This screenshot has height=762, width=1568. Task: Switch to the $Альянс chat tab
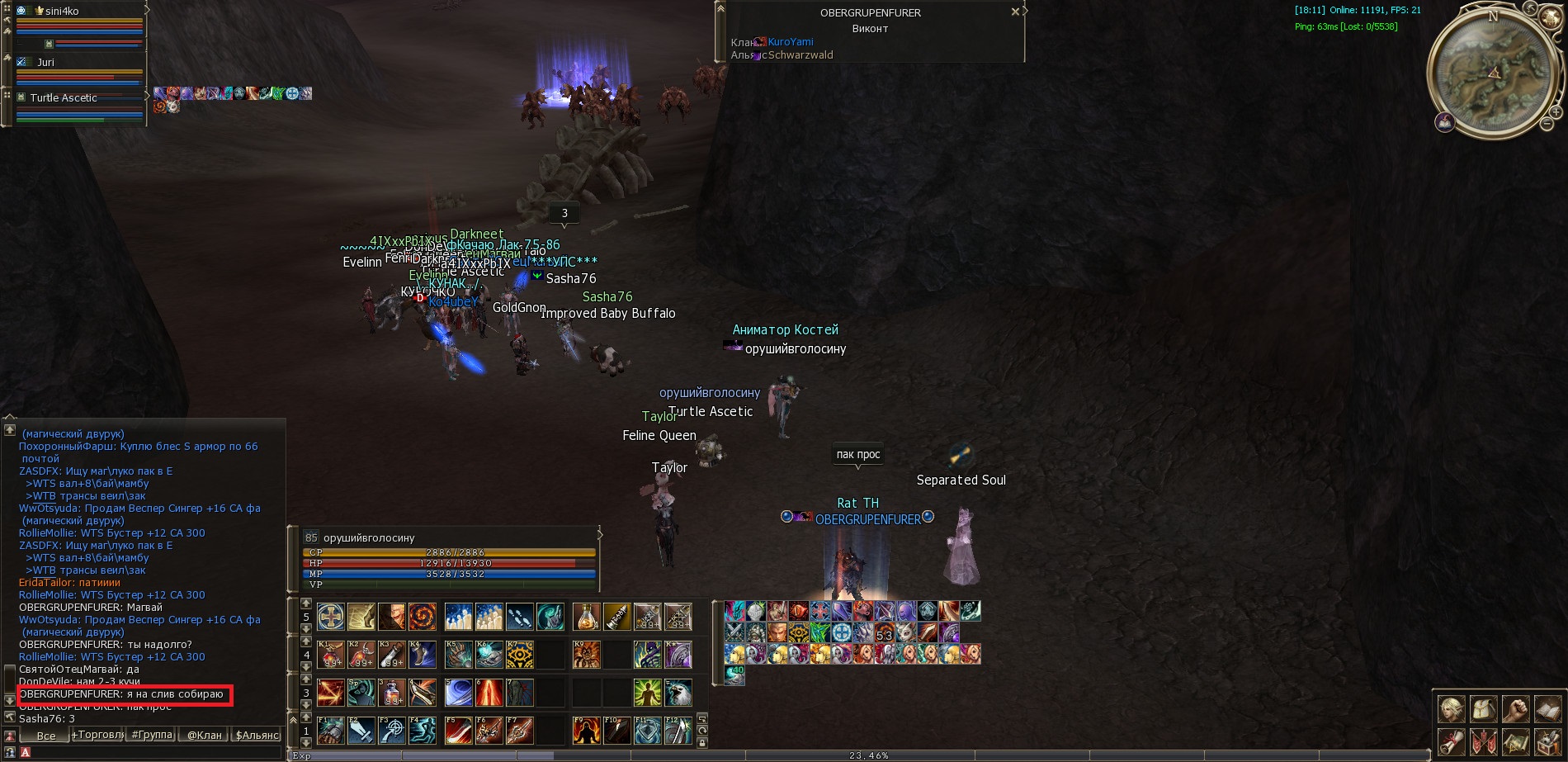[x=257, y=735]
